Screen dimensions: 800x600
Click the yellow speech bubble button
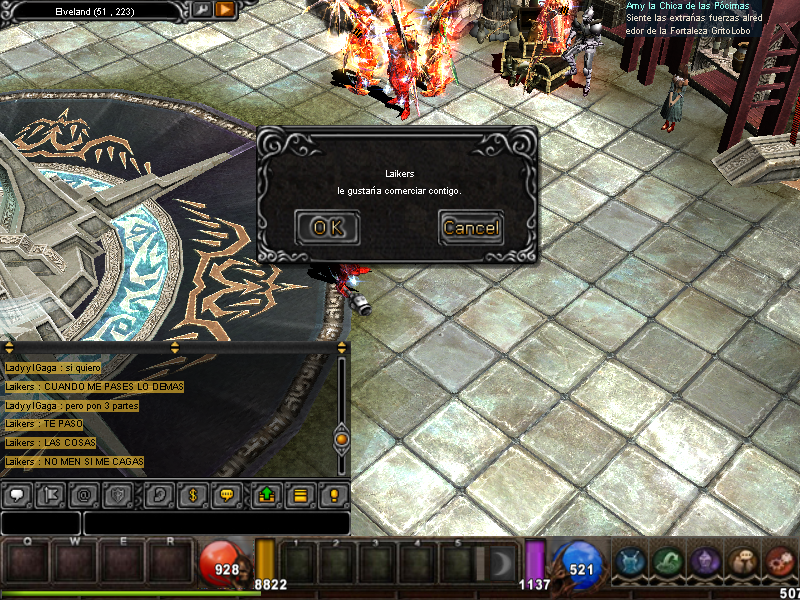[227, 494]
